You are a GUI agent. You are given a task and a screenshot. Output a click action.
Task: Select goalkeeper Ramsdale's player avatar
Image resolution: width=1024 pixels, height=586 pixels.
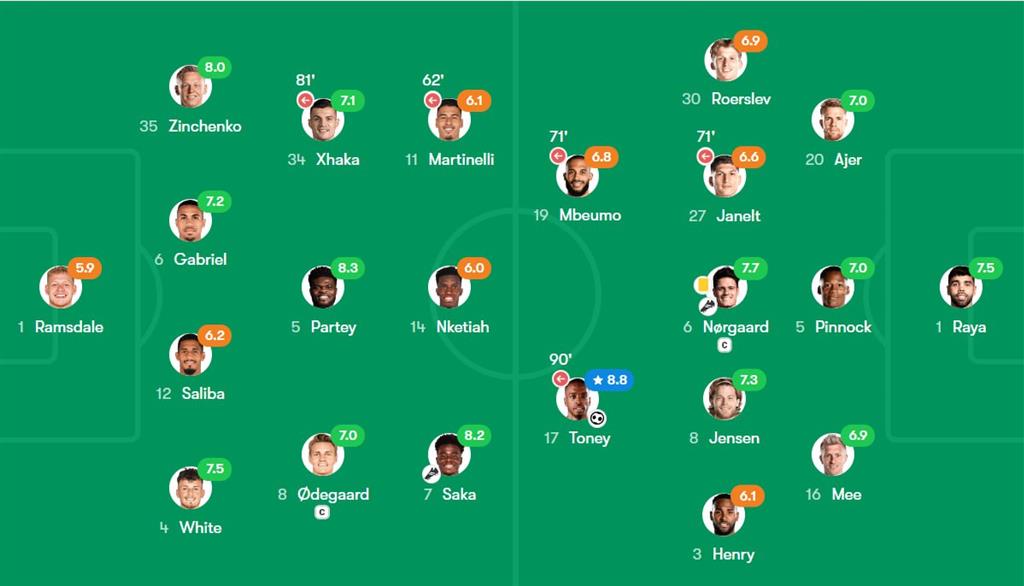pos(60,287)
